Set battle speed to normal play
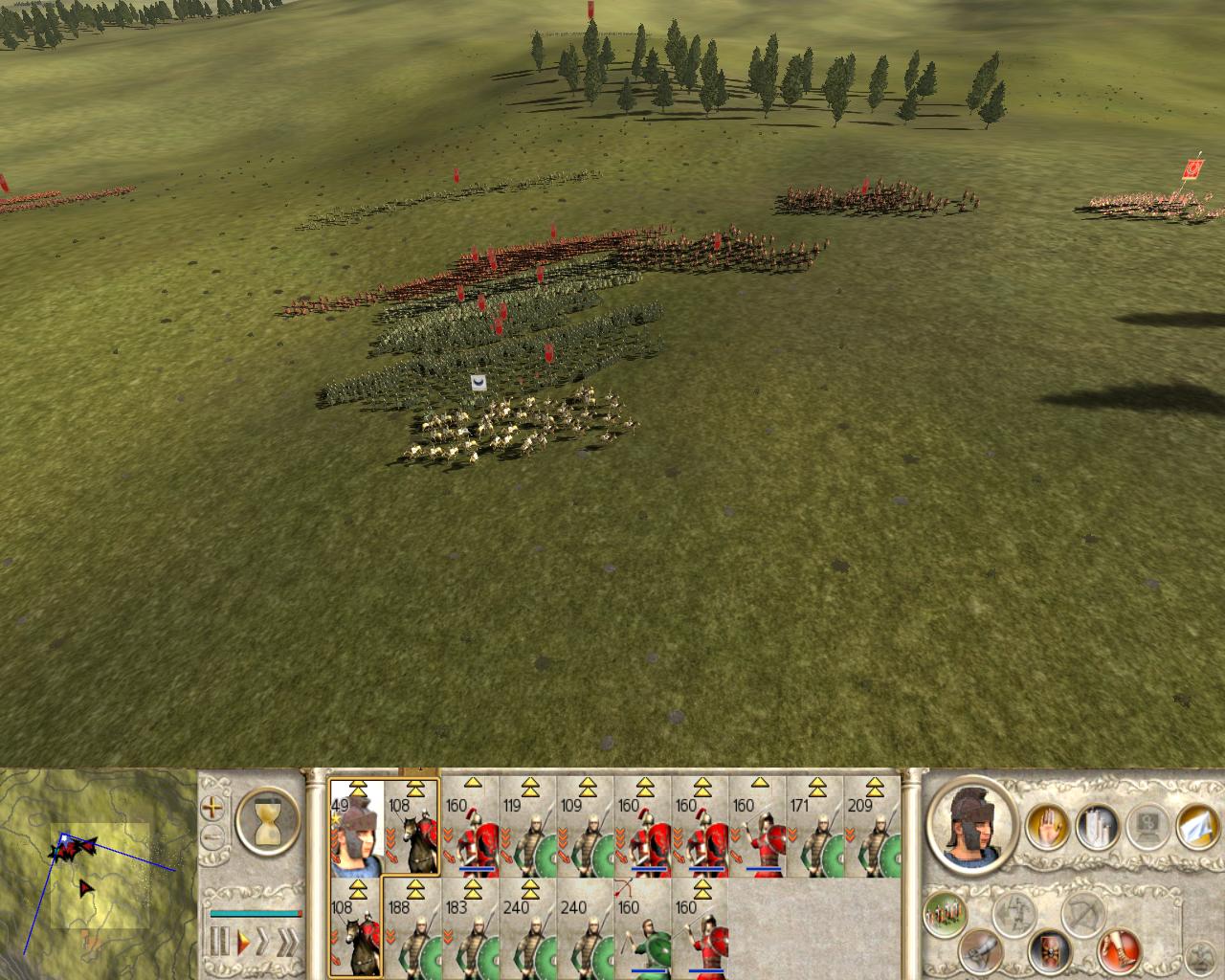 (244, 942)
